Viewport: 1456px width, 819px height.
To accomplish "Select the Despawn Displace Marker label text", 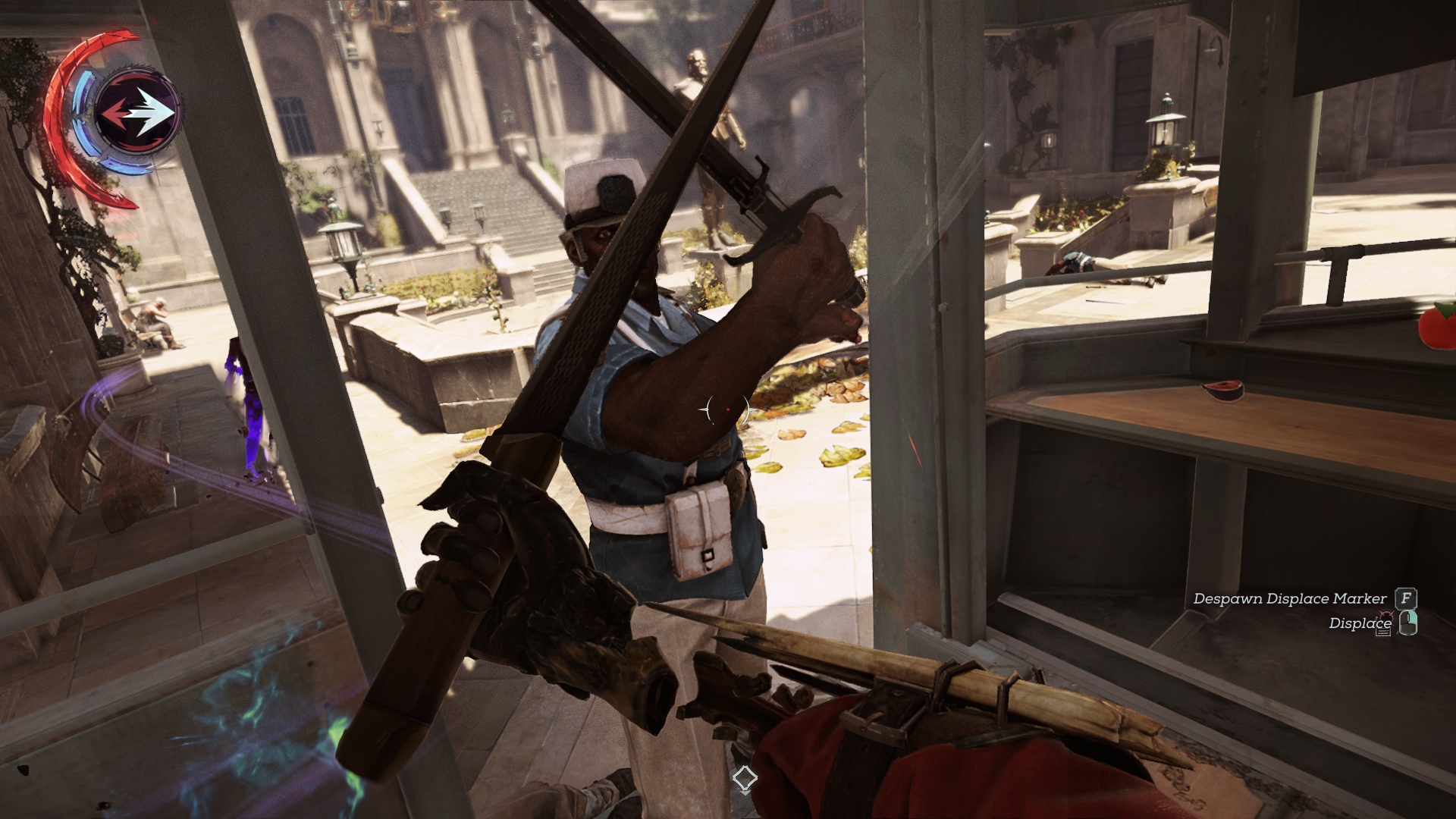I will coord(1289,598).
